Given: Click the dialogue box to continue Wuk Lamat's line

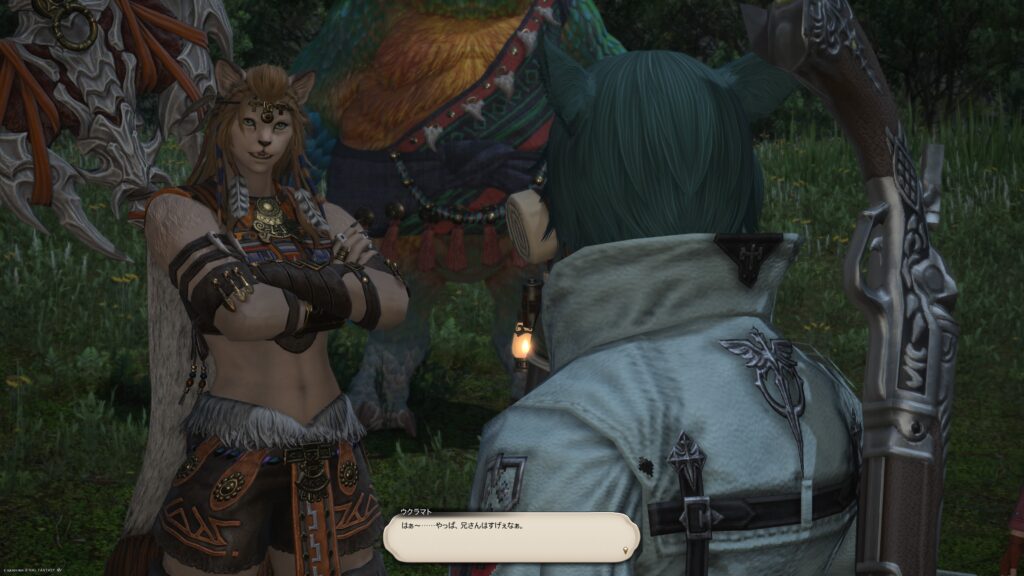Looking at the screenshot, I should pos(511,535).
